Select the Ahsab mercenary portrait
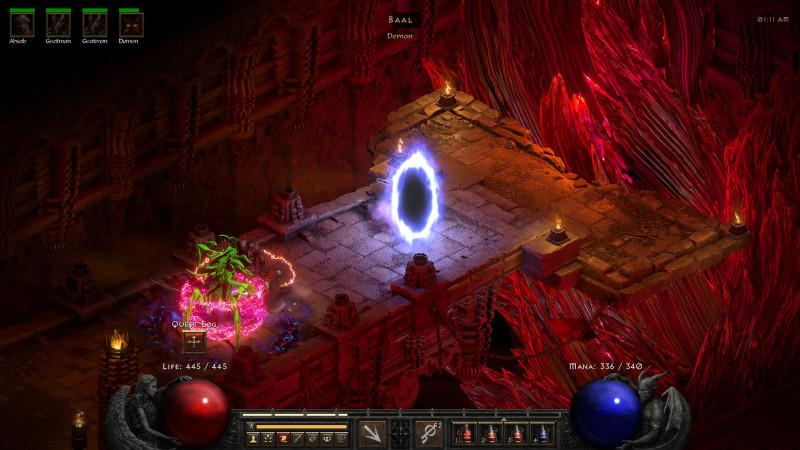800x450 pixels. 22,24
